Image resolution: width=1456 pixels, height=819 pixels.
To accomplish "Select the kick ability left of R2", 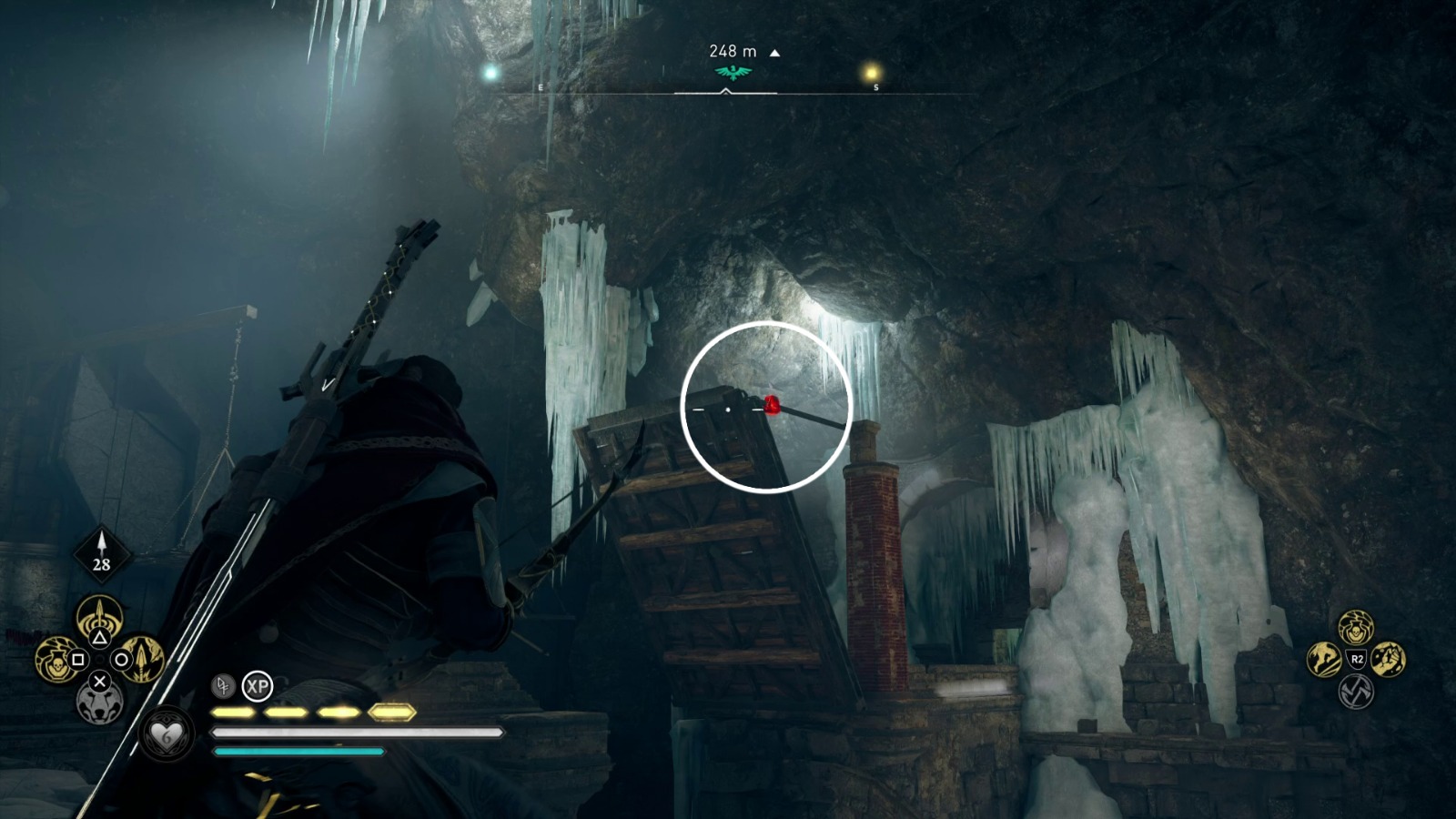I will [x=1324, y=660].
